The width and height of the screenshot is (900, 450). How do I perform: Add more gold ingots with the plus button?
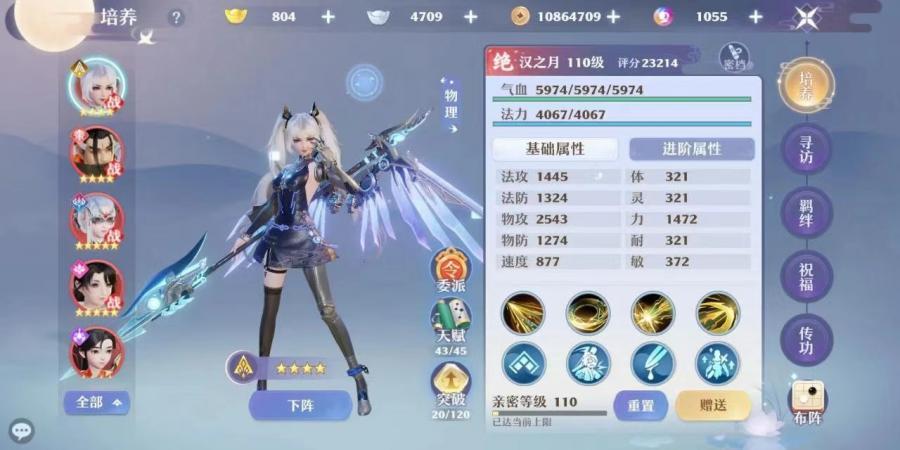click(328, 17)
